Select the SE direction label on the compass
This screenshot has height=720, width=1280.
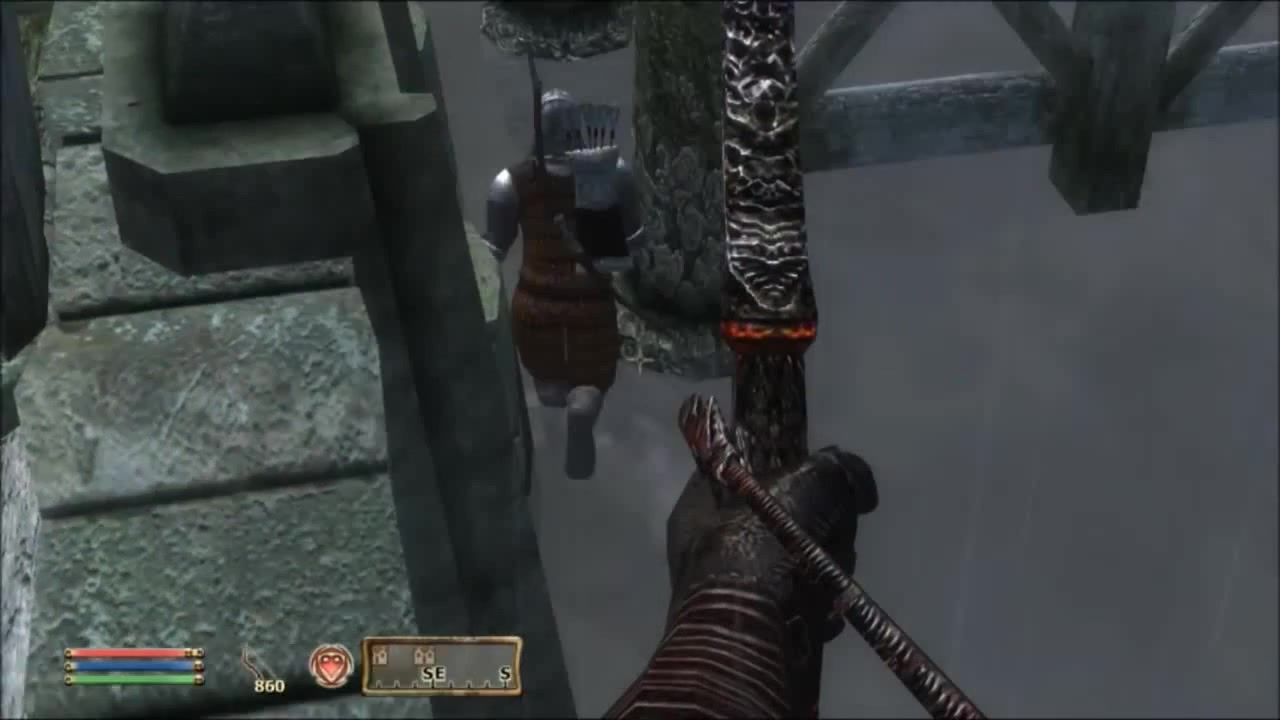coord(433,673)
